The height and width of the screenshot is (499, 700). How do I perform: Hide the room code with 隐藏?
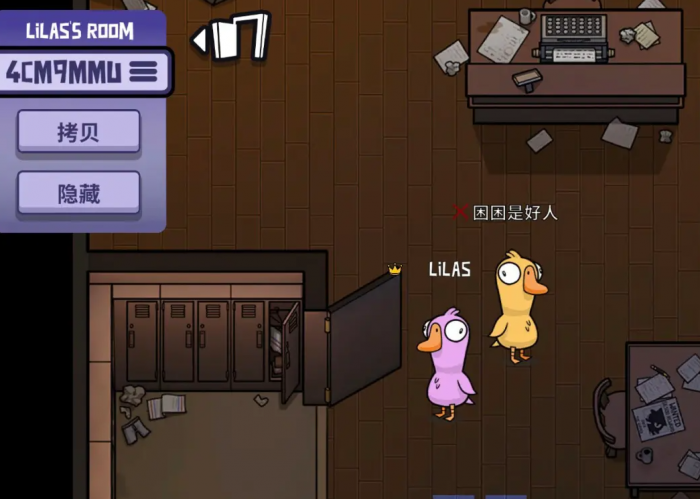click(78, 193)
